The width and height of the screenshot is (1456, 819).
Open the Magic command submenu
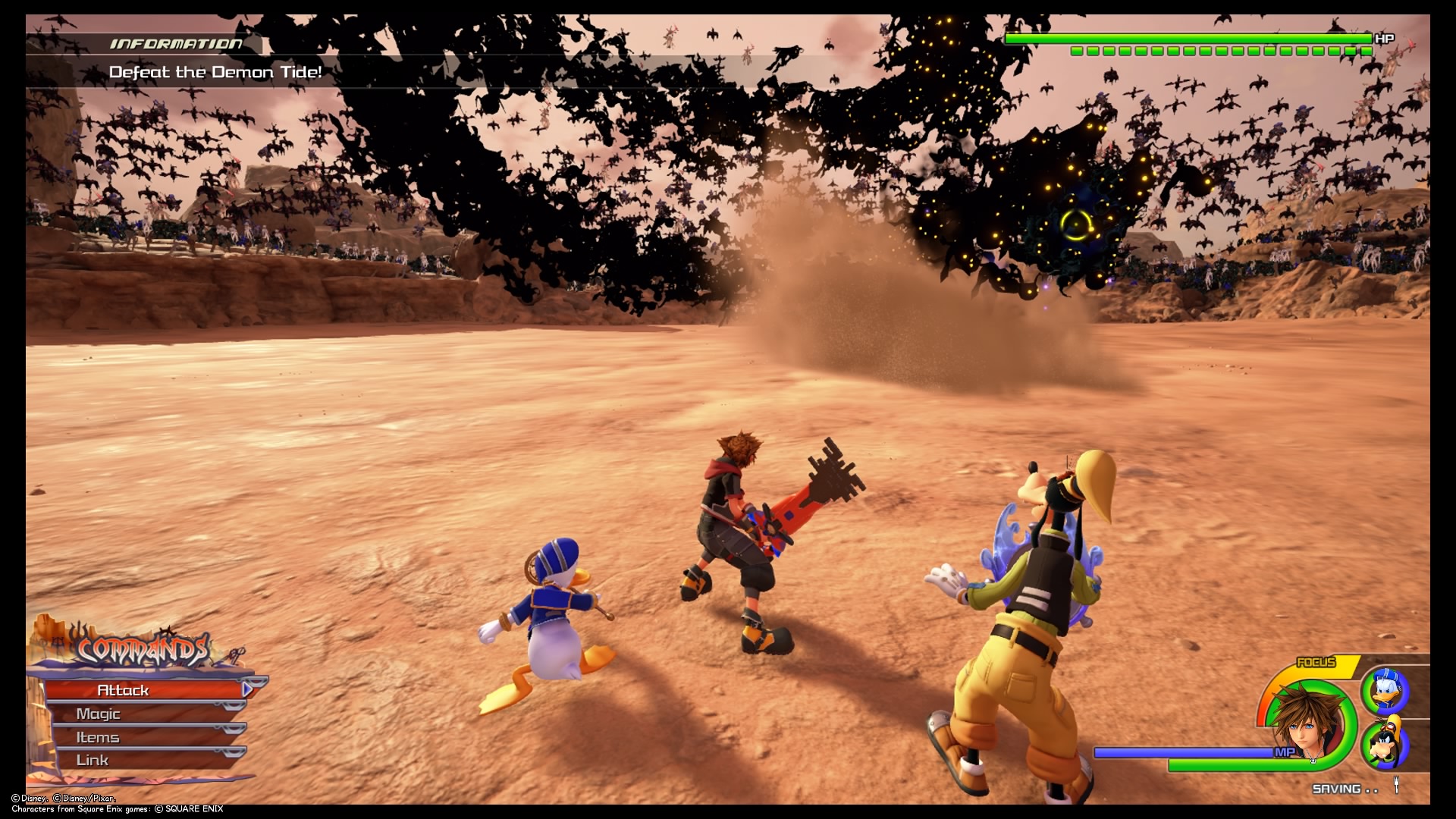point(99,713)
